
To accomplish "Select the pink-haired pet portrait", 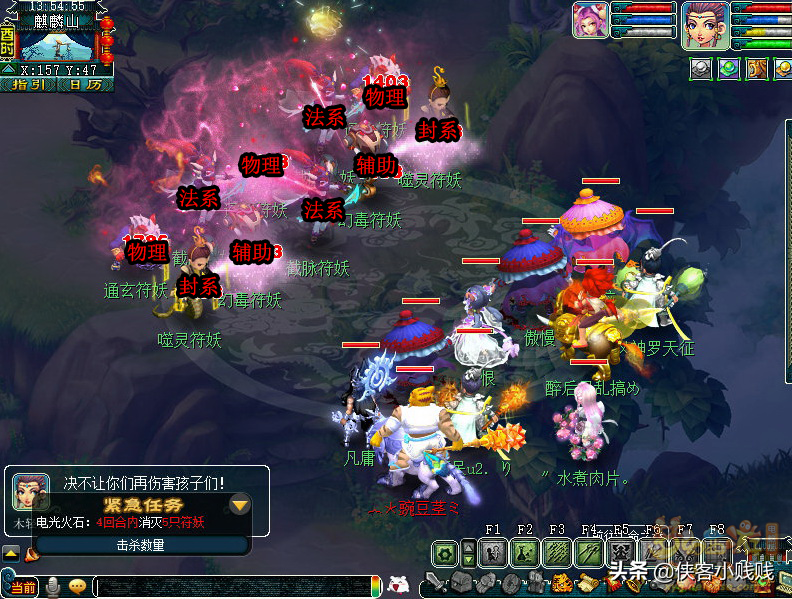I will click(x=590, y=20).
